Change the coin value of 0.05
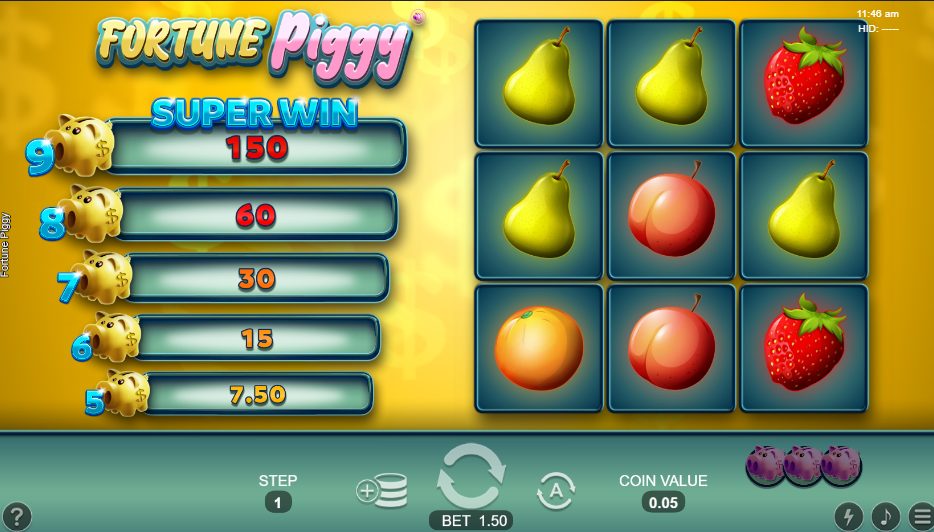 click(x=663, y=502)
